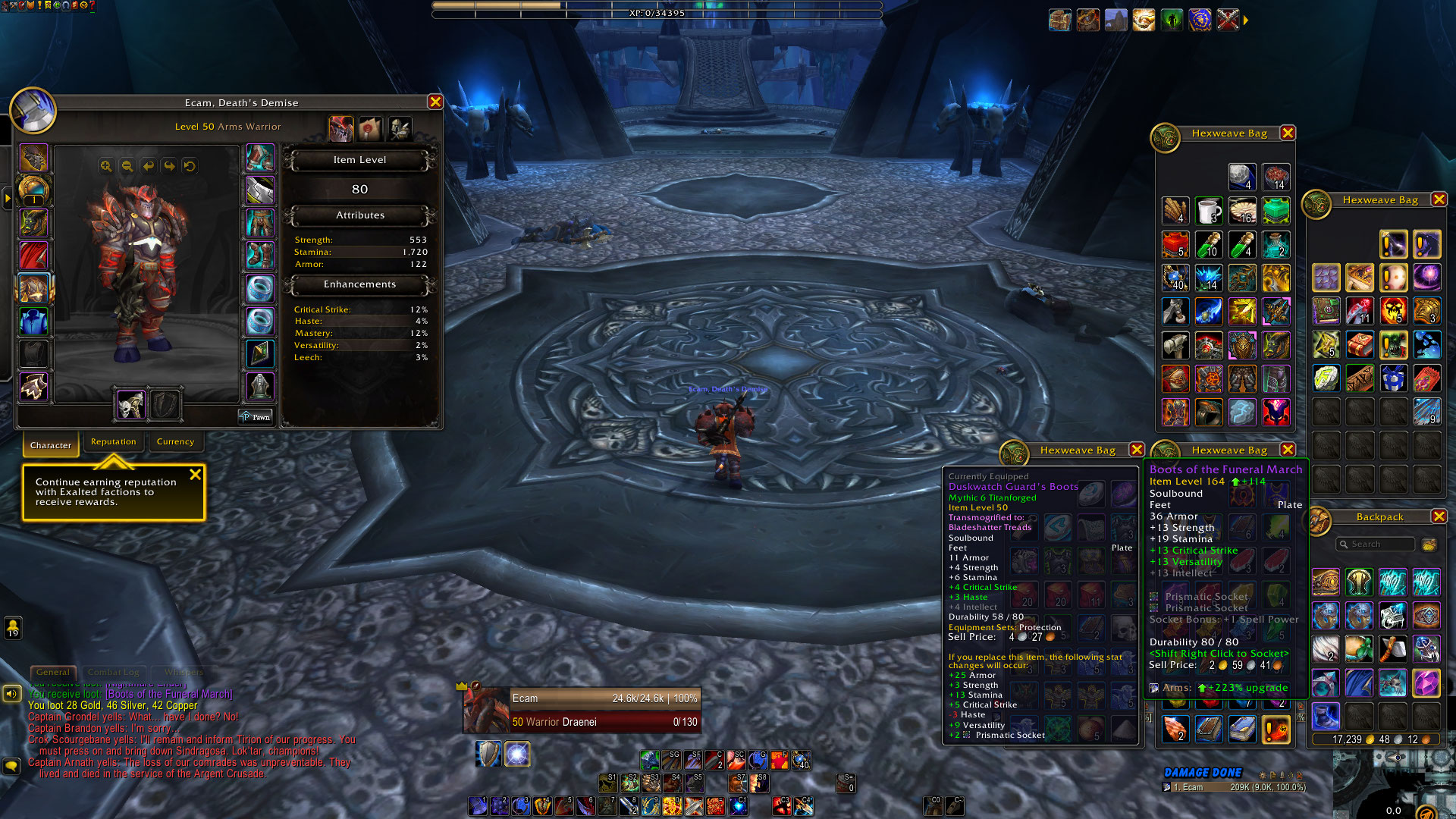Zoom in on the character model
1456x819 pixels.
coord(106,166)
